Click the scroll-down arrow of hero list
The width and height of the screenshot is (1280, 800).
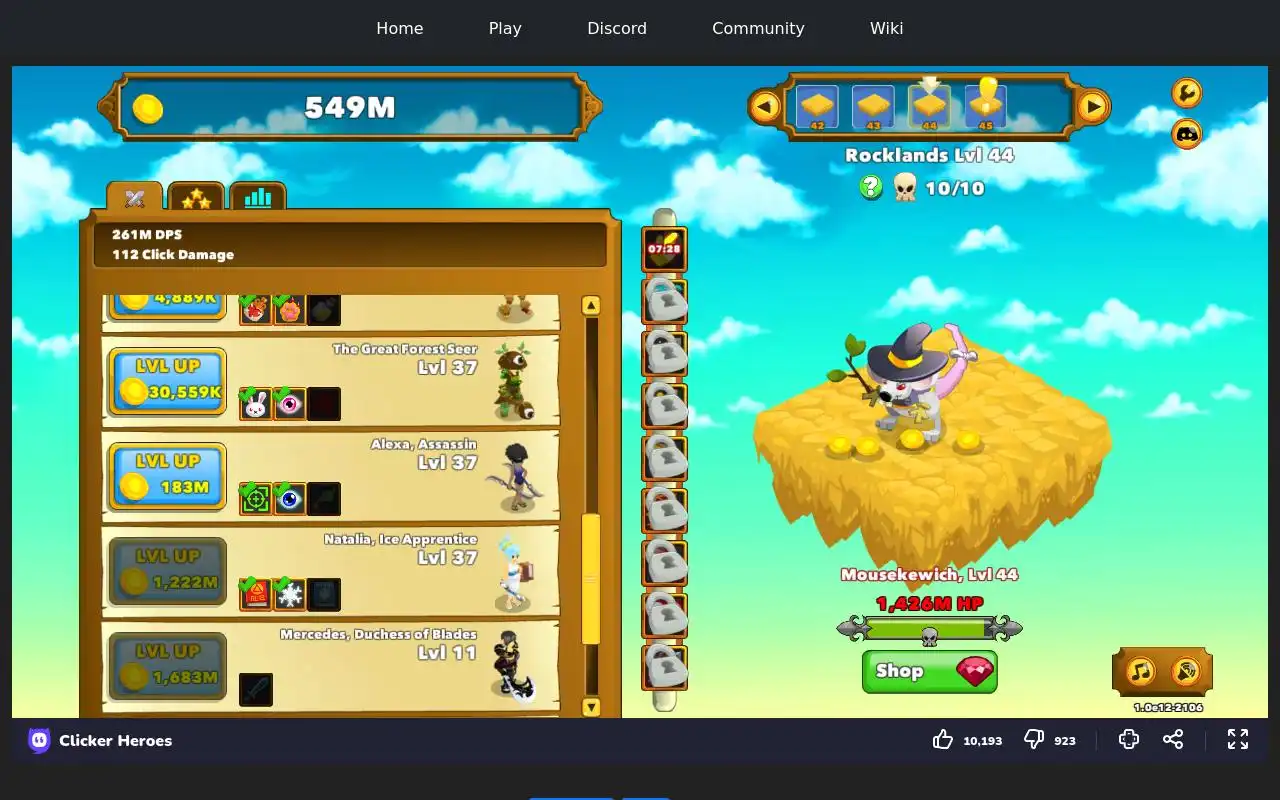pyautogui.click(x=591, y=707)
